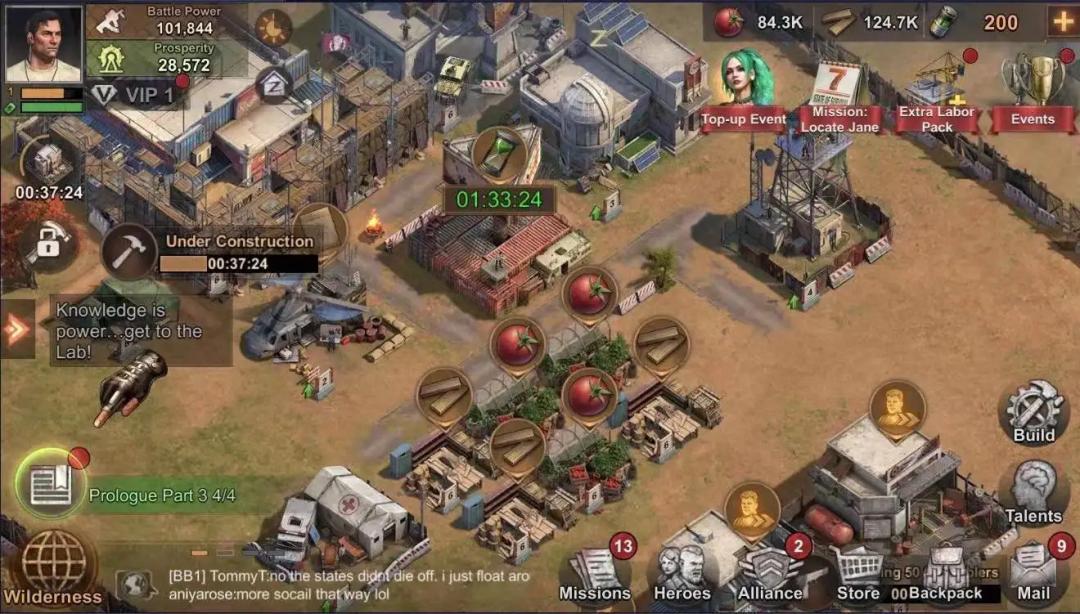The image size is (1080, 614).
Task: Open the player avatar profile
Action: point(44,44)
